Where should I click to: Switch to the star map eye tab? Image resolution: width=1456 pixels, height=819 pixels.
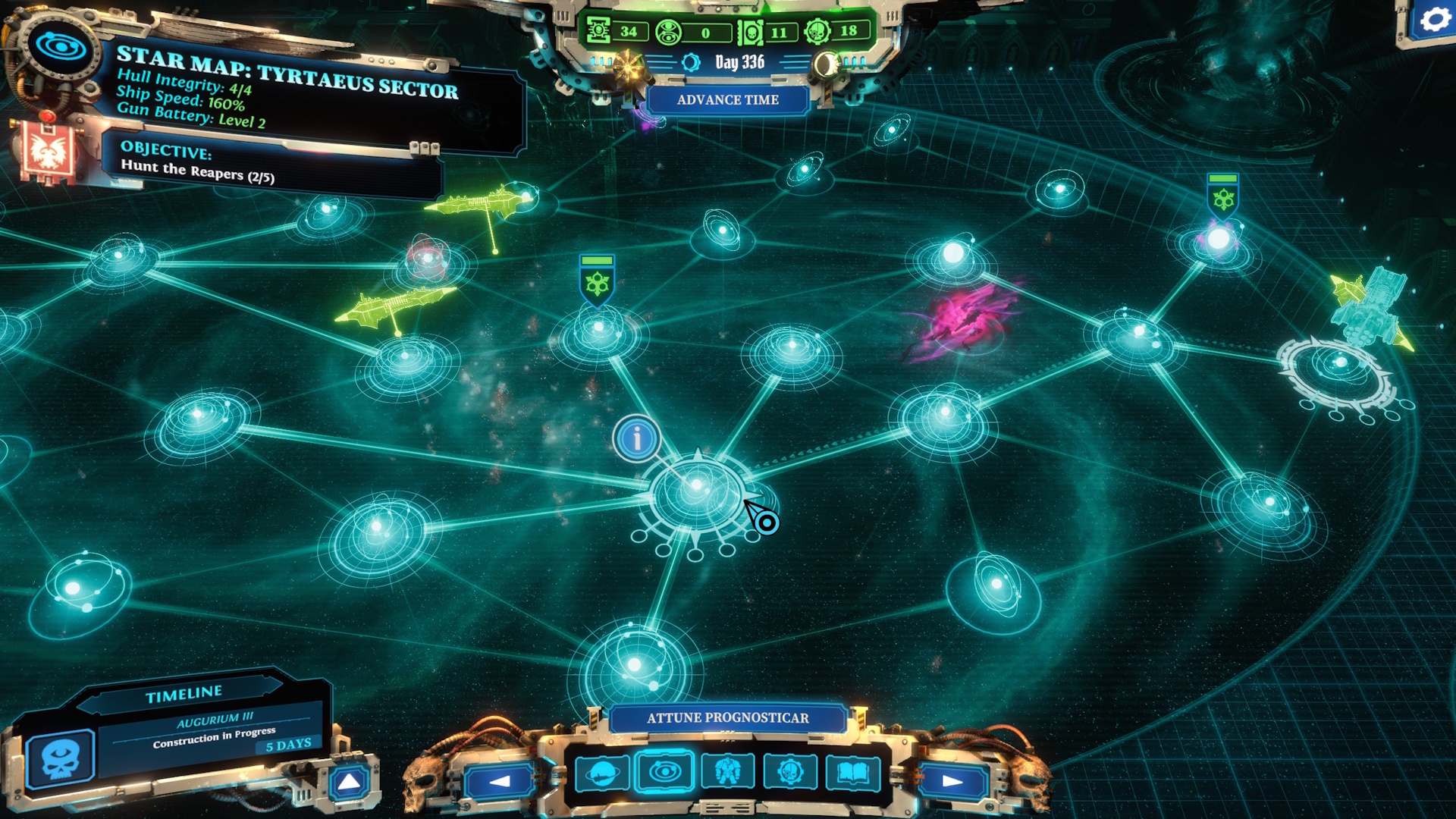coord(664,772)
